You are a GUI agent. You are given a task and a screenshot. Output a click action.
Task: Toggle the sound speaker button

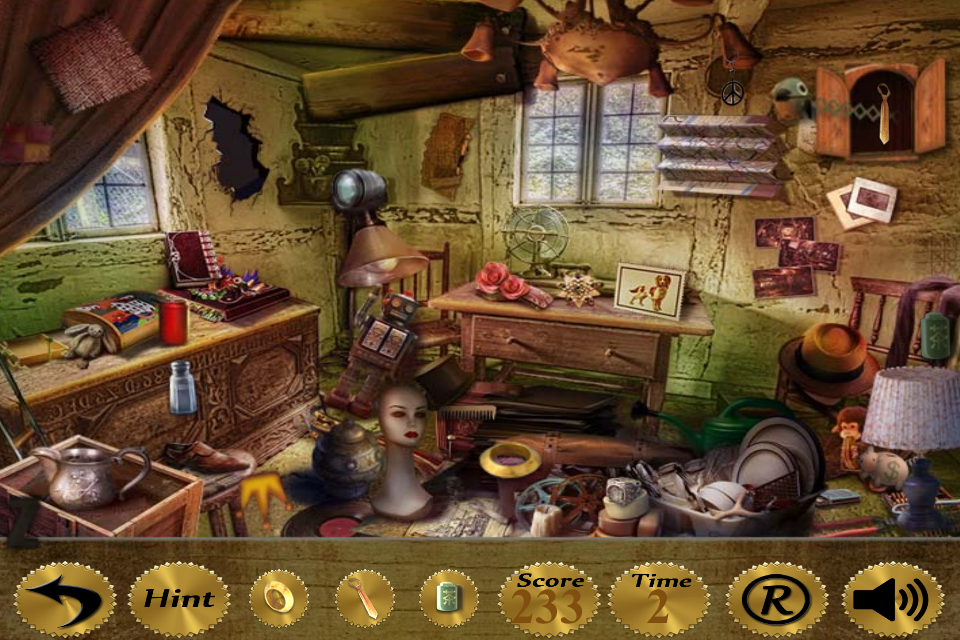pyautogui.click(x=892, y=600)
